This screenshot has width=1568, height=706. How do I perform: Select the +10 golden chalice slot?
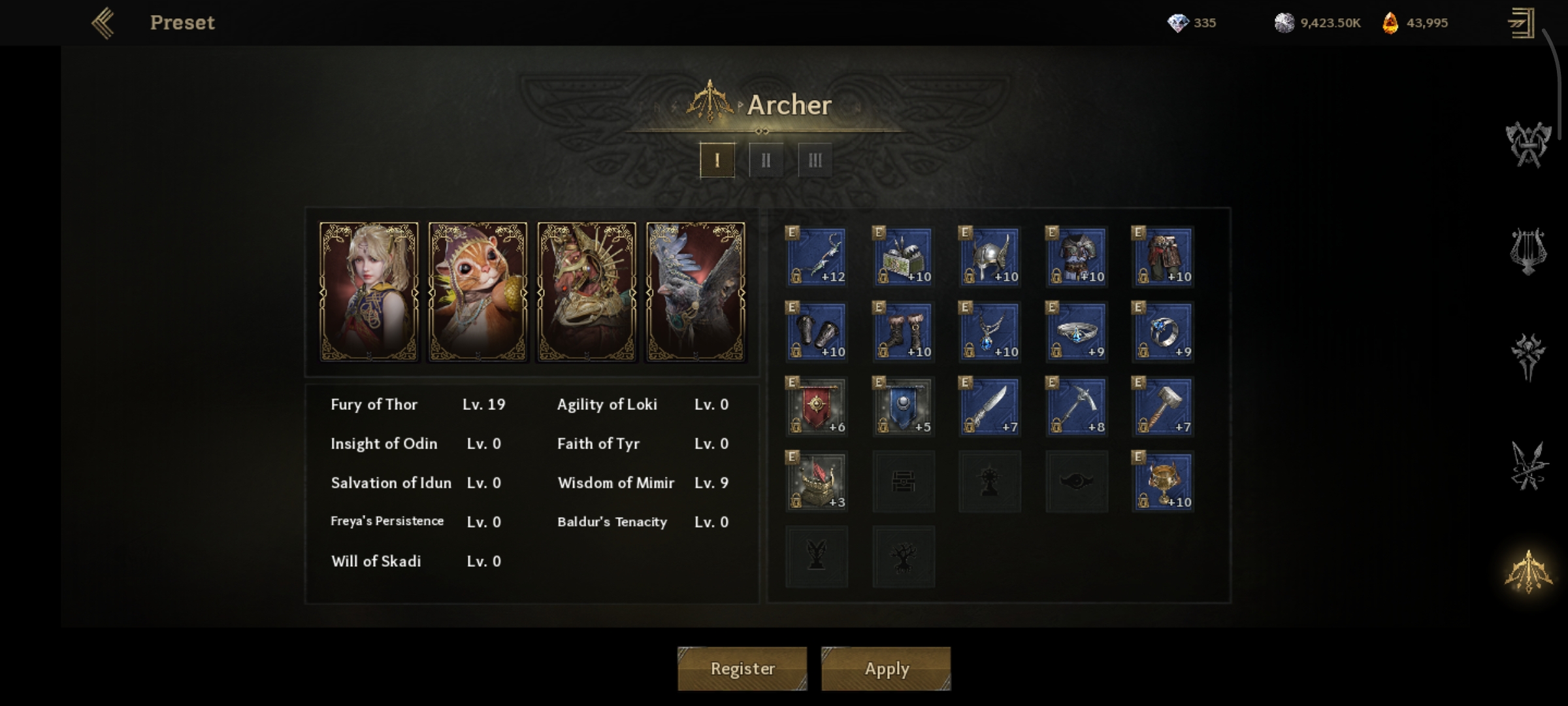(x=1163, y=482)
